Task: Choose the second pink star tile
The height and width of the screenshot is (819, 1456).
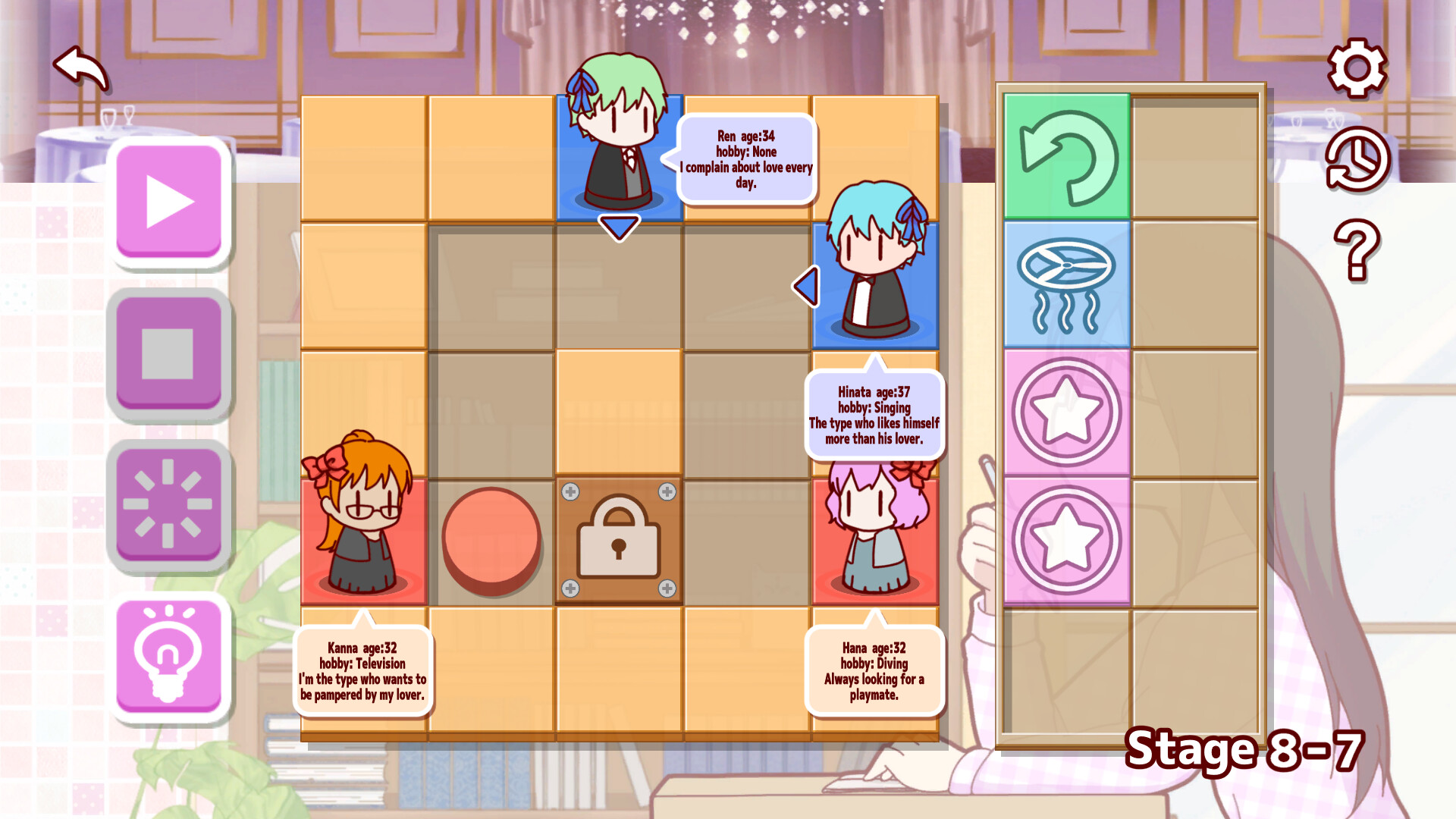Action: (1065, 540)
